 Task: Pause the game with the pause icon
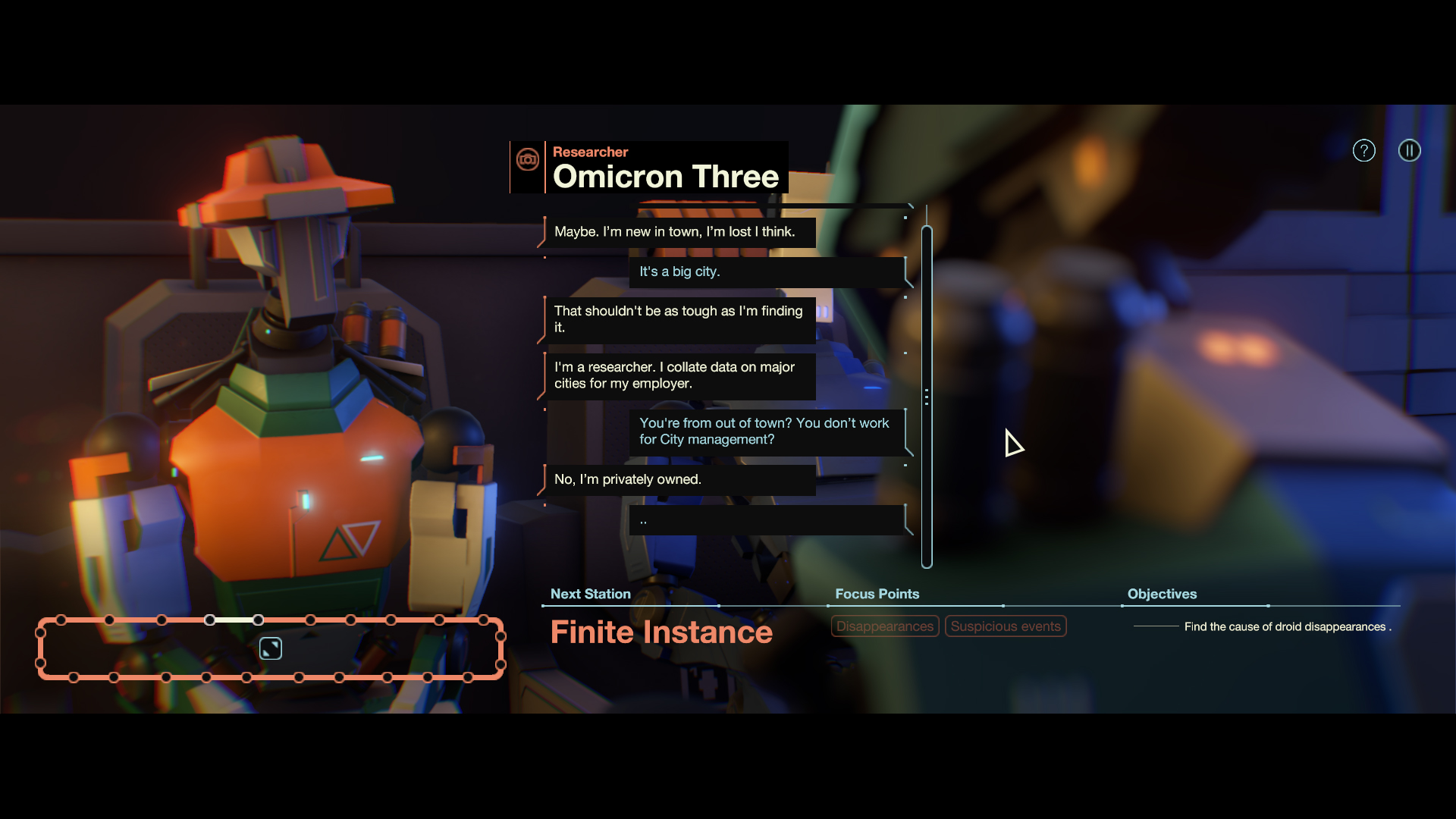pos(1409,150)
